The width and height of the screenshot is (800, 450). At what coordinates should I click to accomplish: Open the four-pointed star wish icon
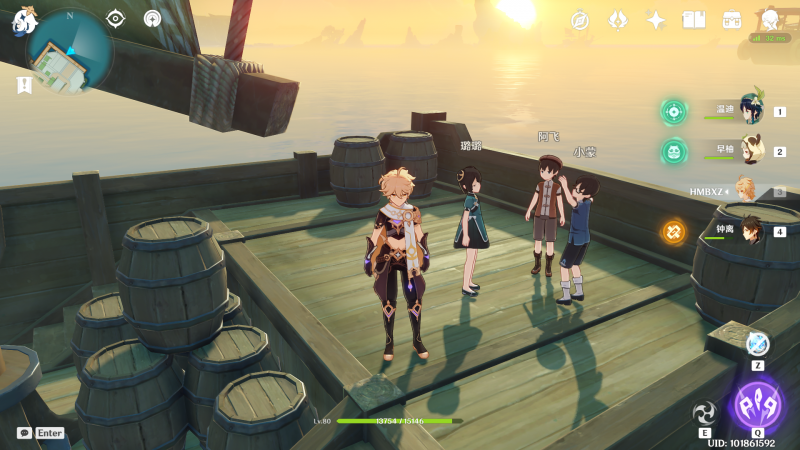656,20
